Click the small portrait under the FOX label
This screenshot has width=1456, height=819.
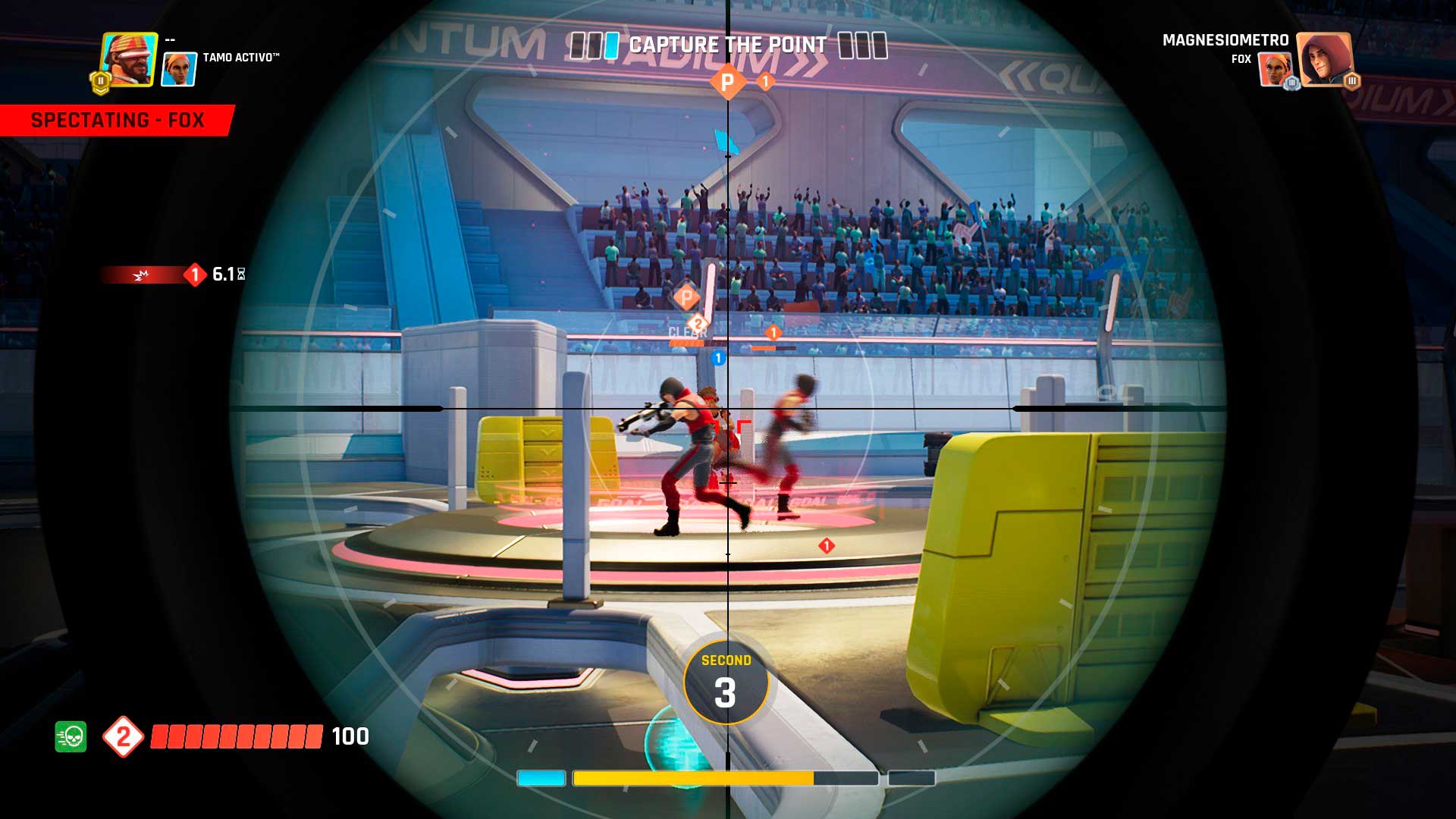[x=1274, y=70]
